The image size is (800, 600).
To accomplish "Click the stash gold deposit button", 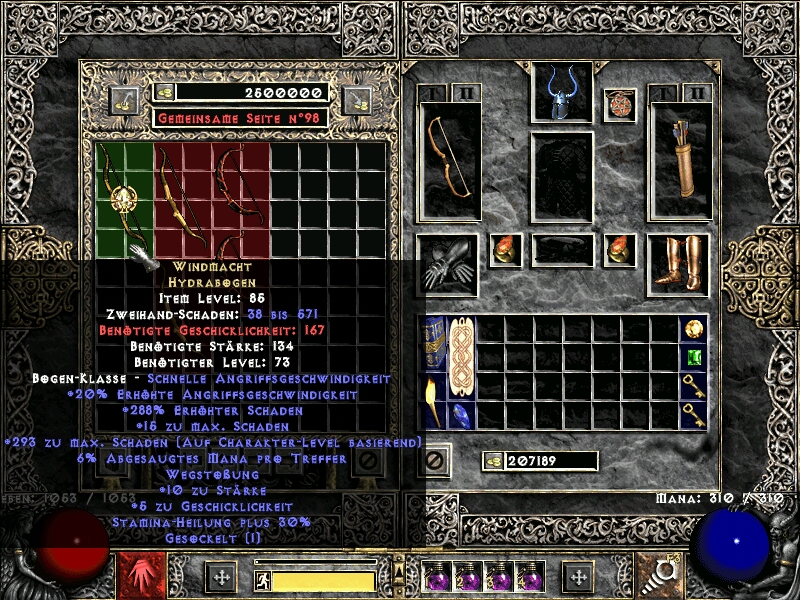I will 125,98.
